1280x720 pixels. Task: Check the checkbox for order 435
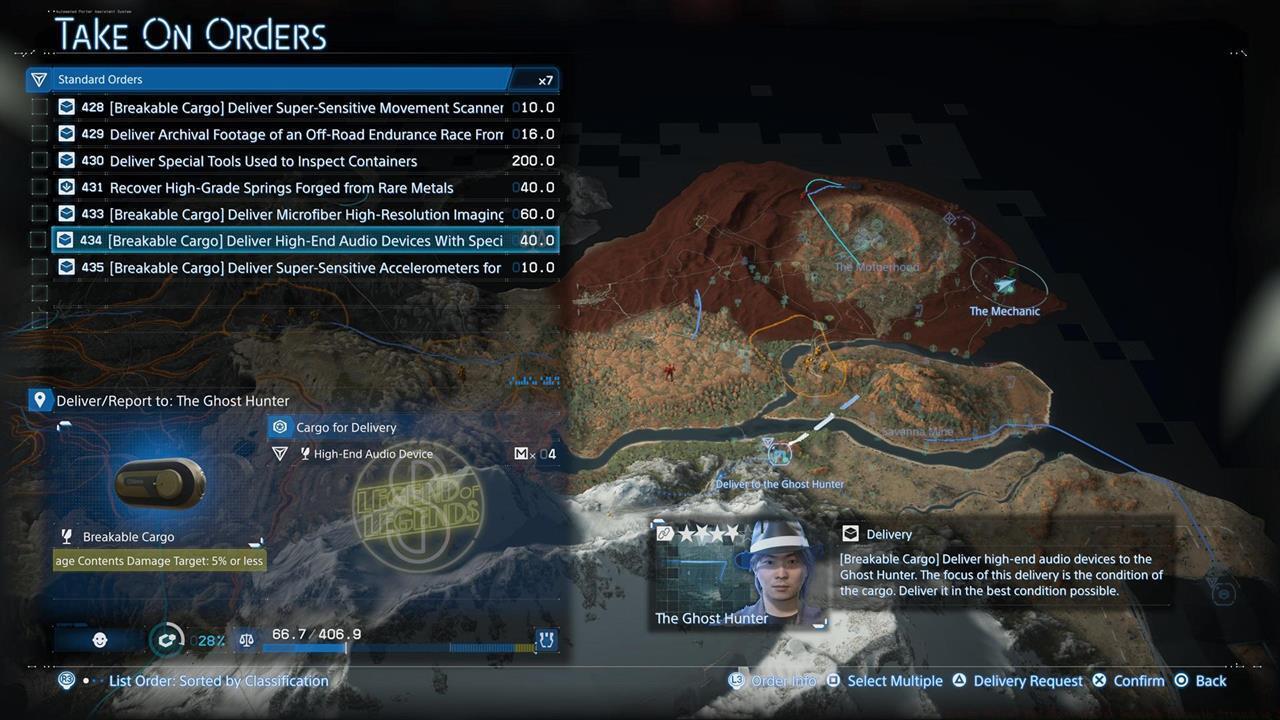tap(39, 267)
